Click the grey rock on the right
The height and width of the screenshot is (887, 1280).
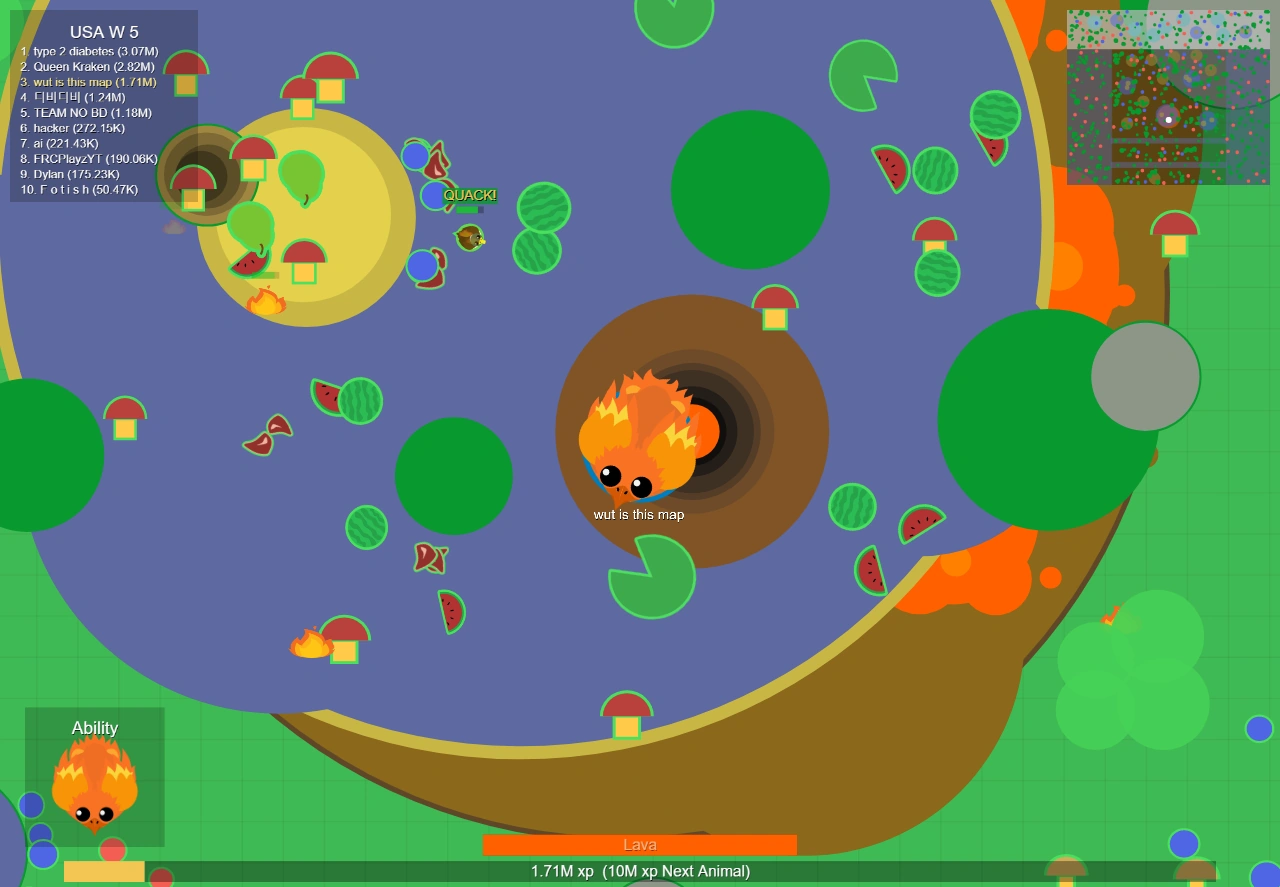(1146, 377)
